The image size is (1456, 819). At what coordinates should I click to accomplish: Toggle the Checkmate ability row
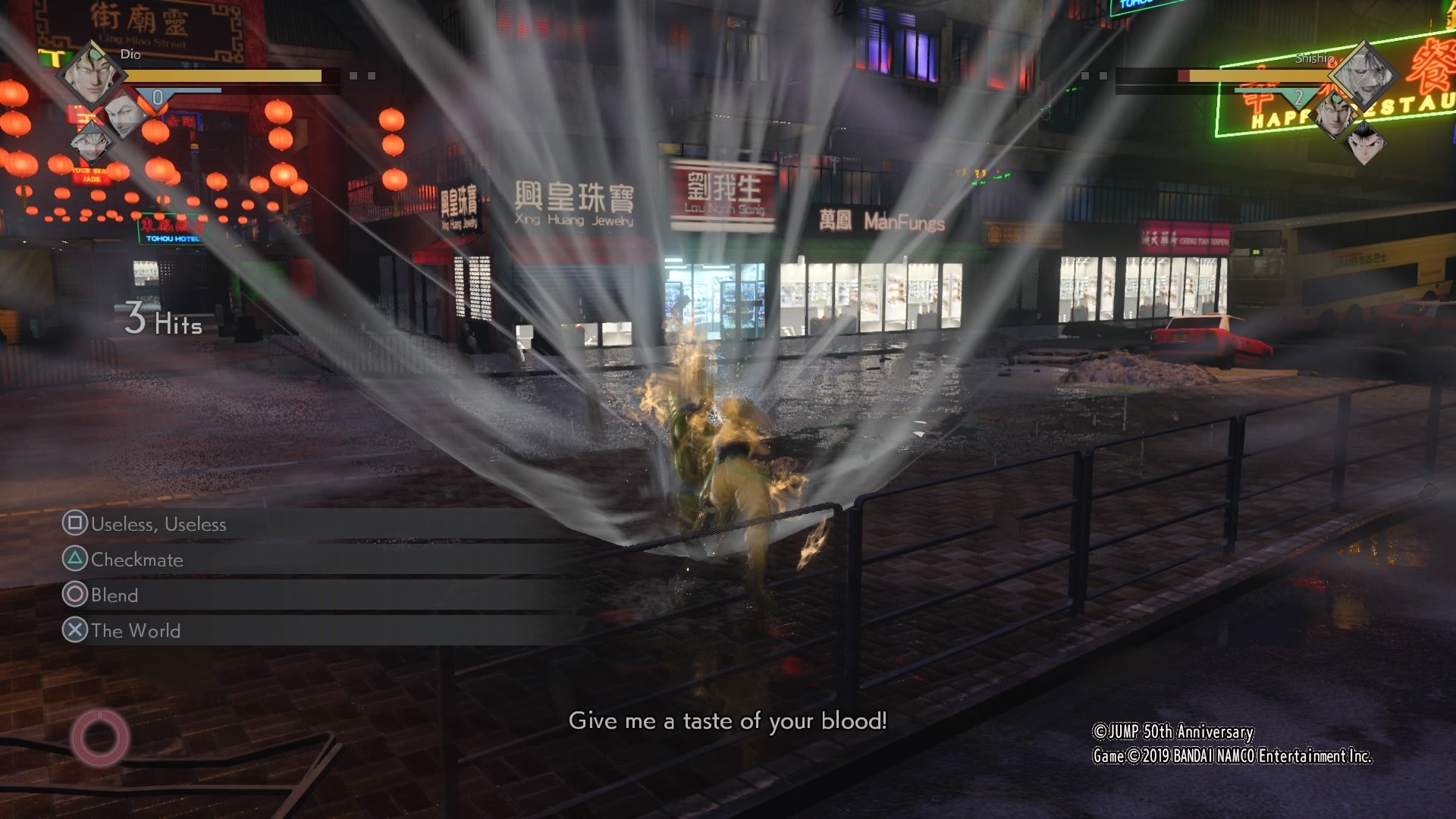click(x=136, y=560)
